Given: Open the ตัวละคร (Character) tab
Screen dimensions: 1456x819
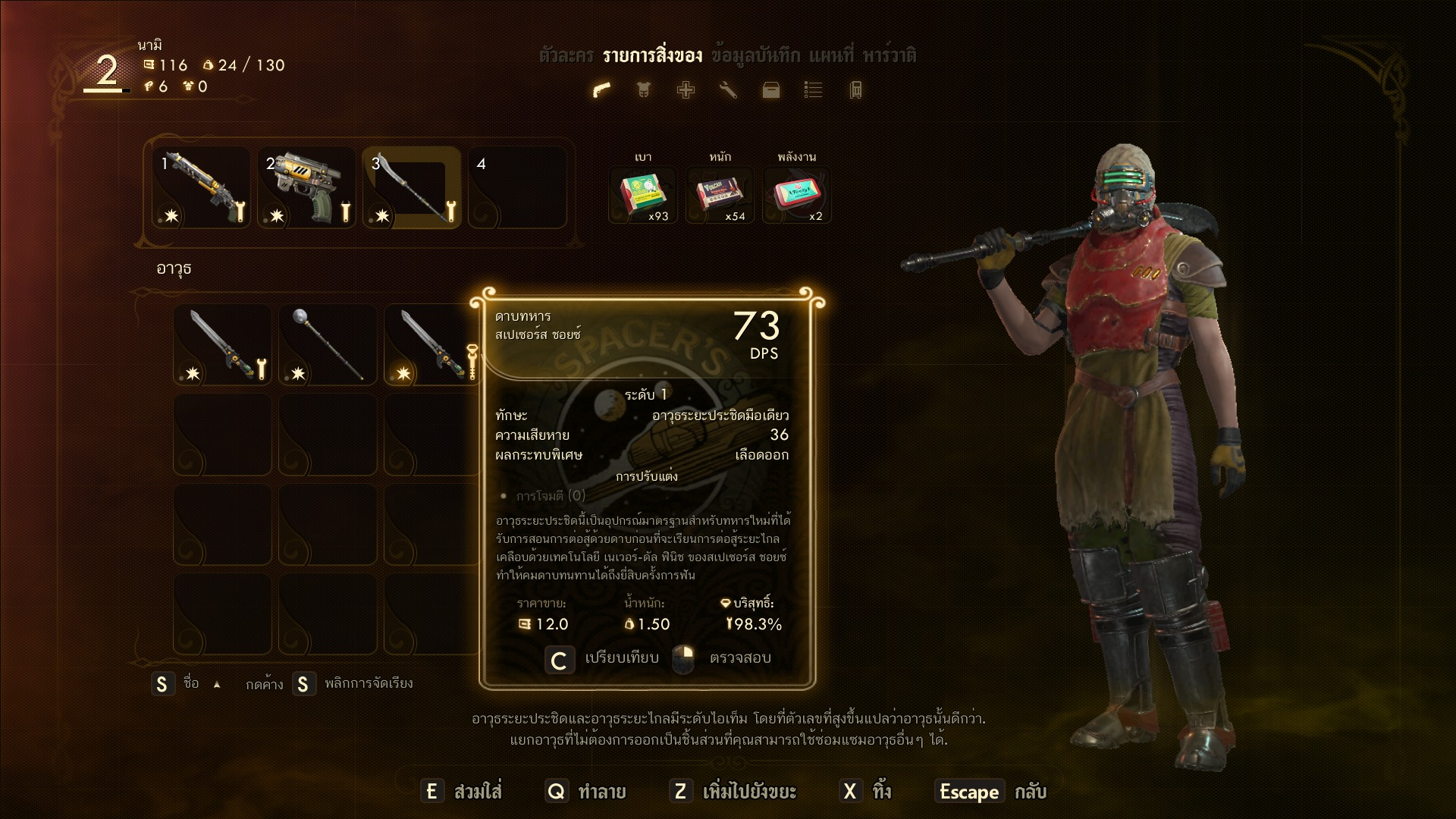Looking at the screenshot, I should tap(566, 55).
